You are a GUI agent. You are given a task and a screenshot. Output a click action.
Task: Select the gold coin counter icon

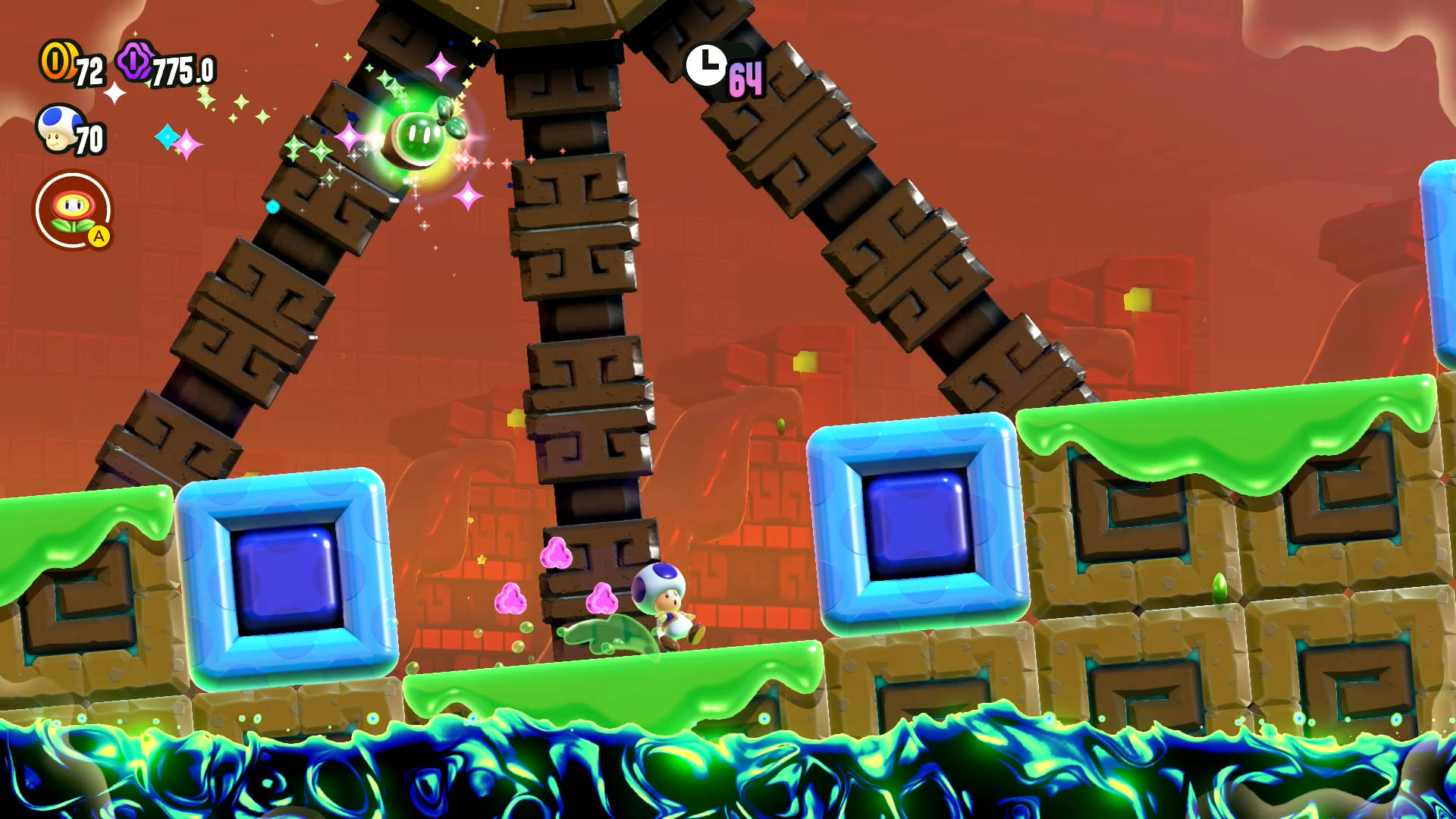56,61
